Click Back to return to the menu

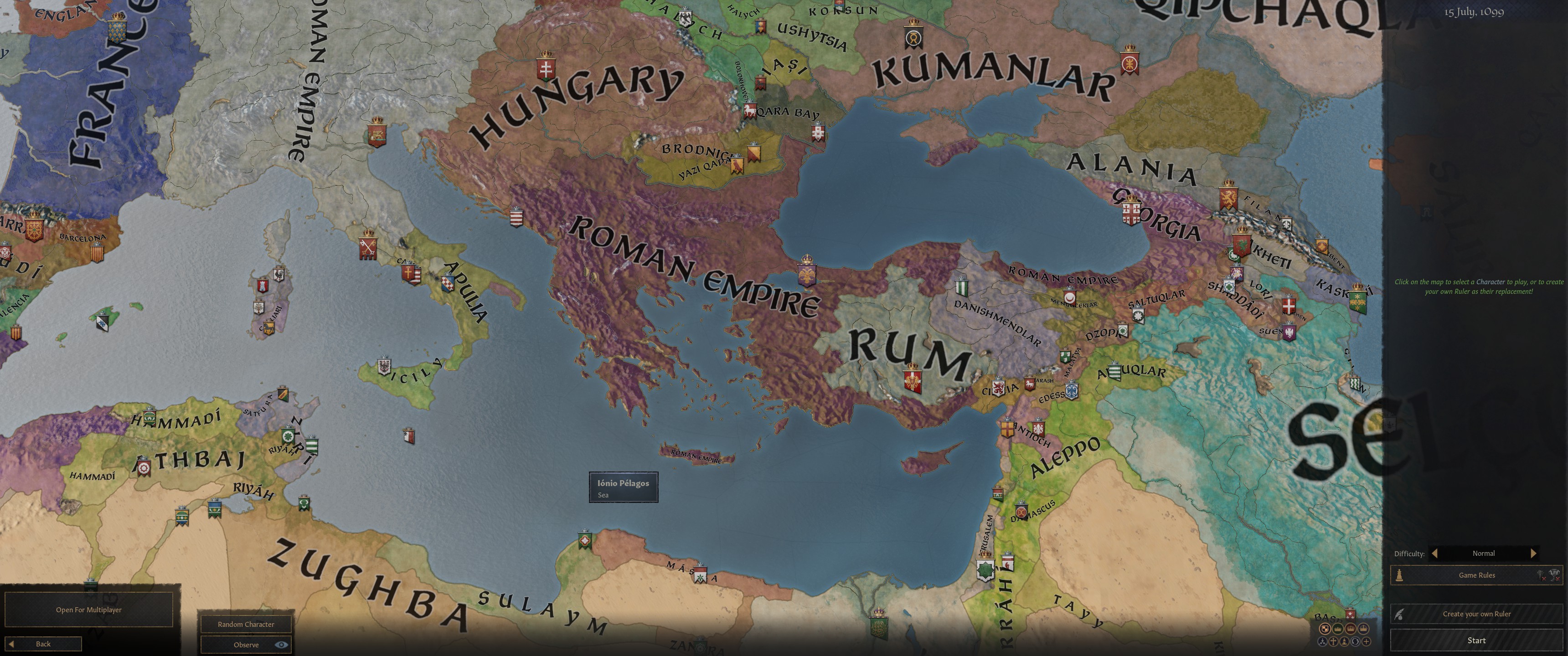pyautogui.click(x=42, y=643)
